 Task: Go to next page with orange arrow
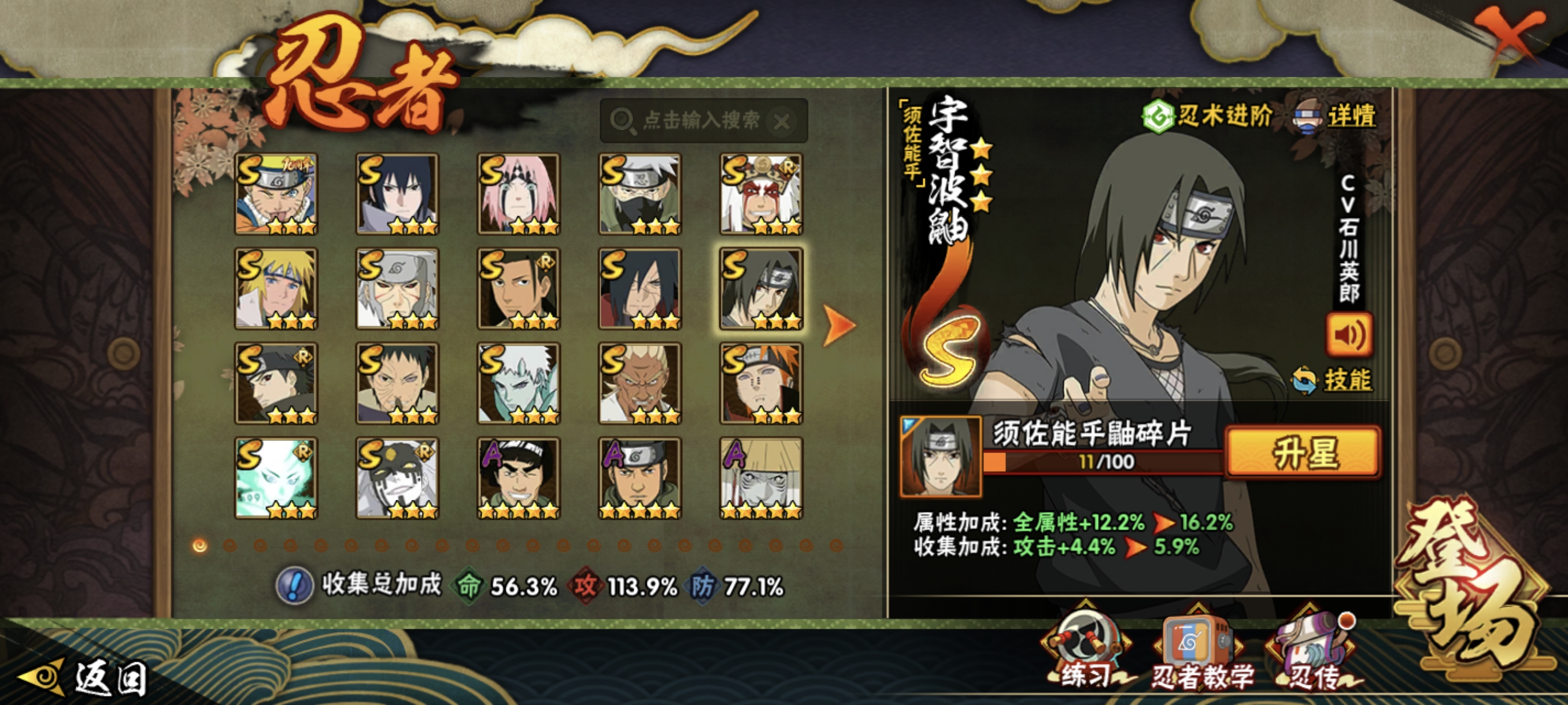tap(840, 325)
